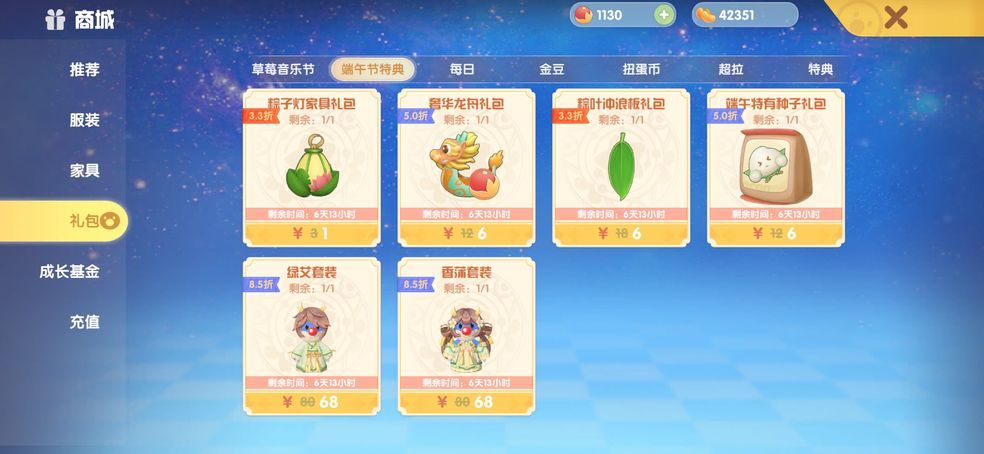Screen dimensions: 984x454
Task: Add more currency with the green plus button
Action: pos(663,15)
